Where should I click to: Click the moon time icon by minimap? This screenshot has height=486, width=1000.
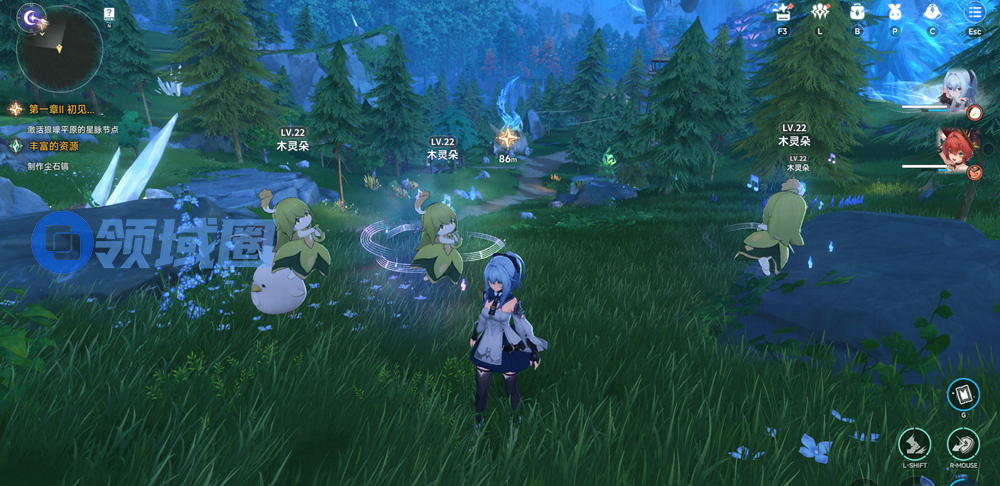coord(32,17)
